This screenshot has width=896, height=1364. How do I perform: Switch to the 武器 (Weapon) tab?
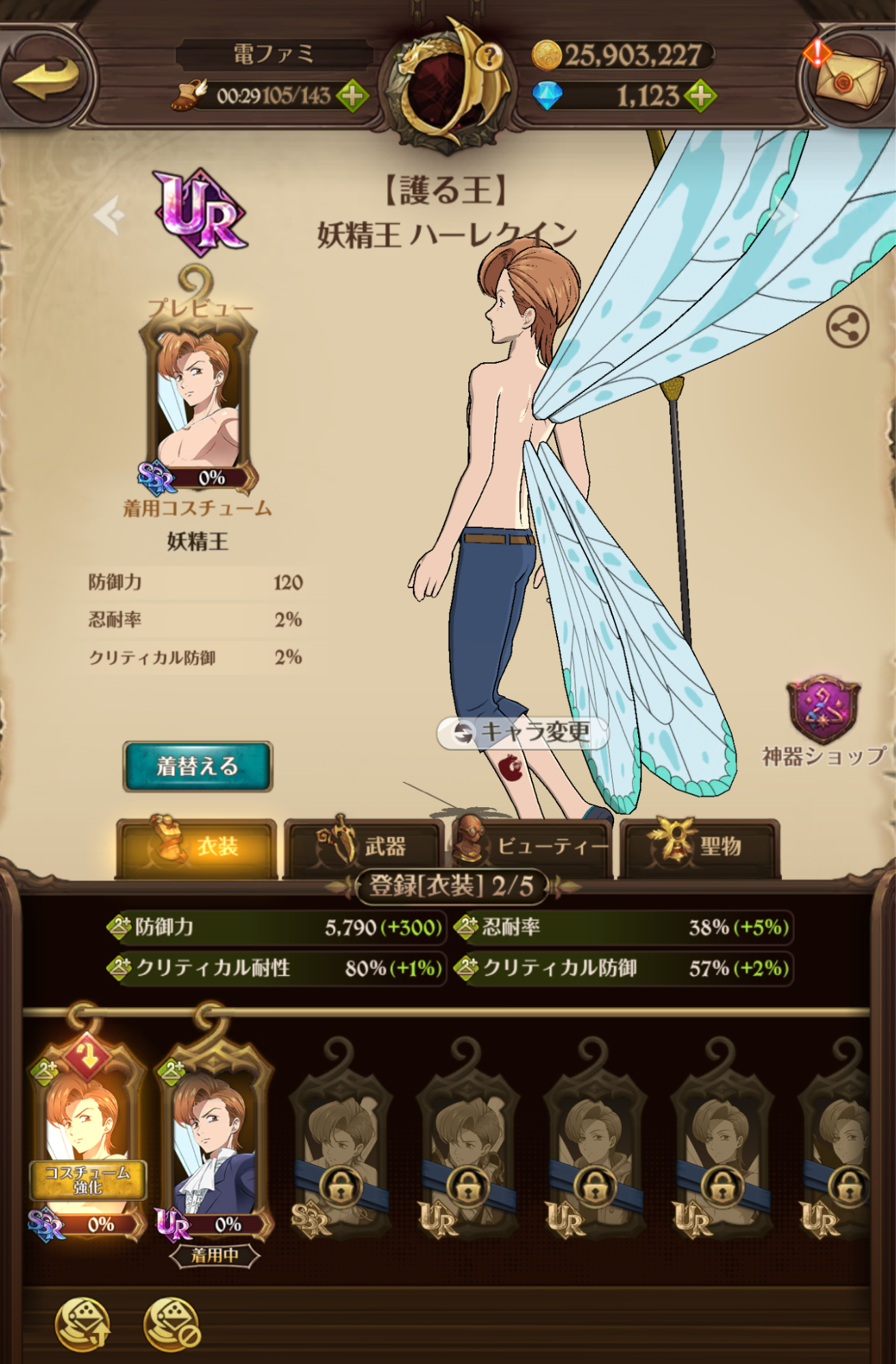click(364, 846)
